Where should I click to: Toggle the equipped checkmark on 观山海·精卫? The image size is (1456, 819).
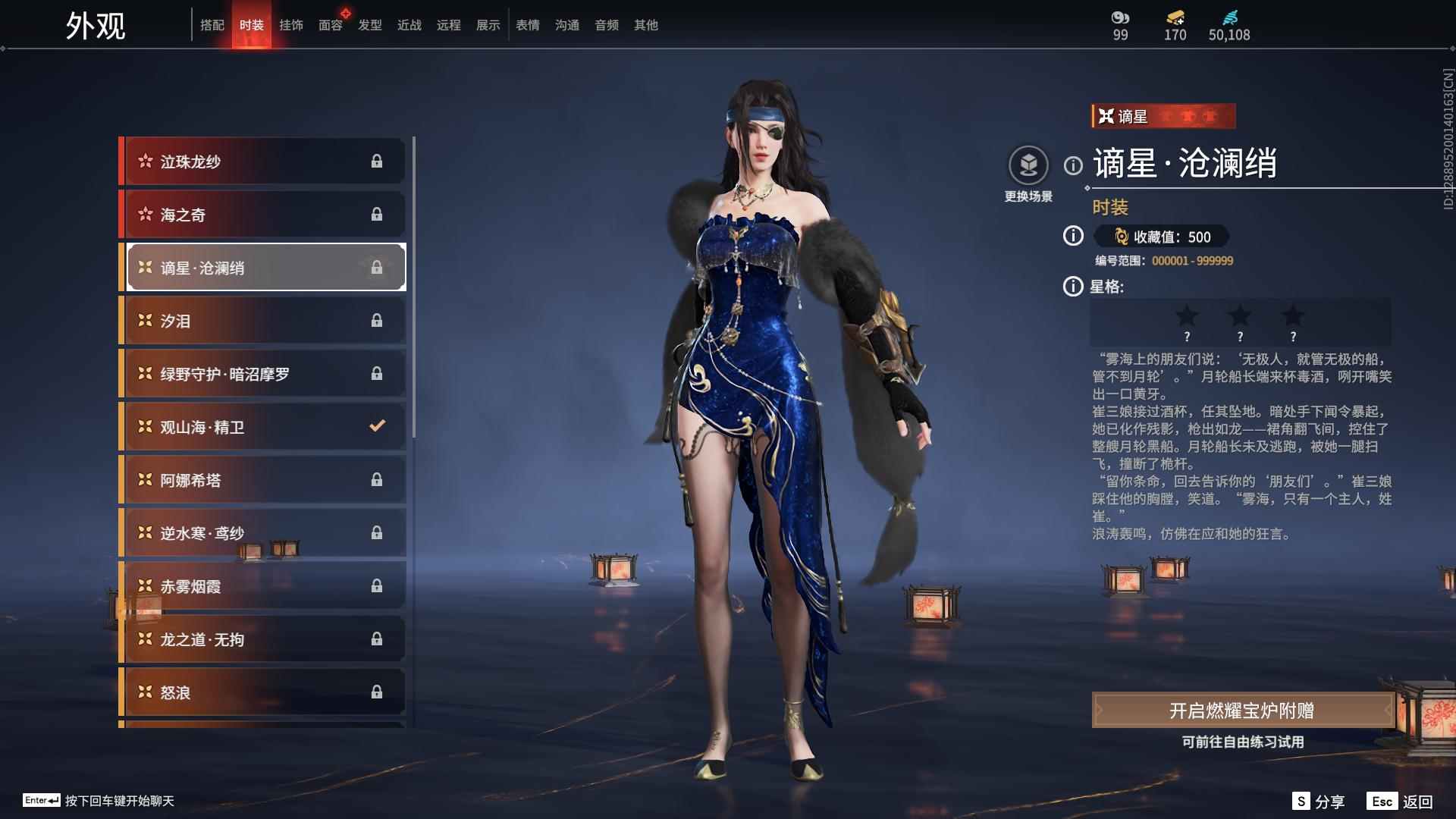pyautogui.click(x=377, y=426)
